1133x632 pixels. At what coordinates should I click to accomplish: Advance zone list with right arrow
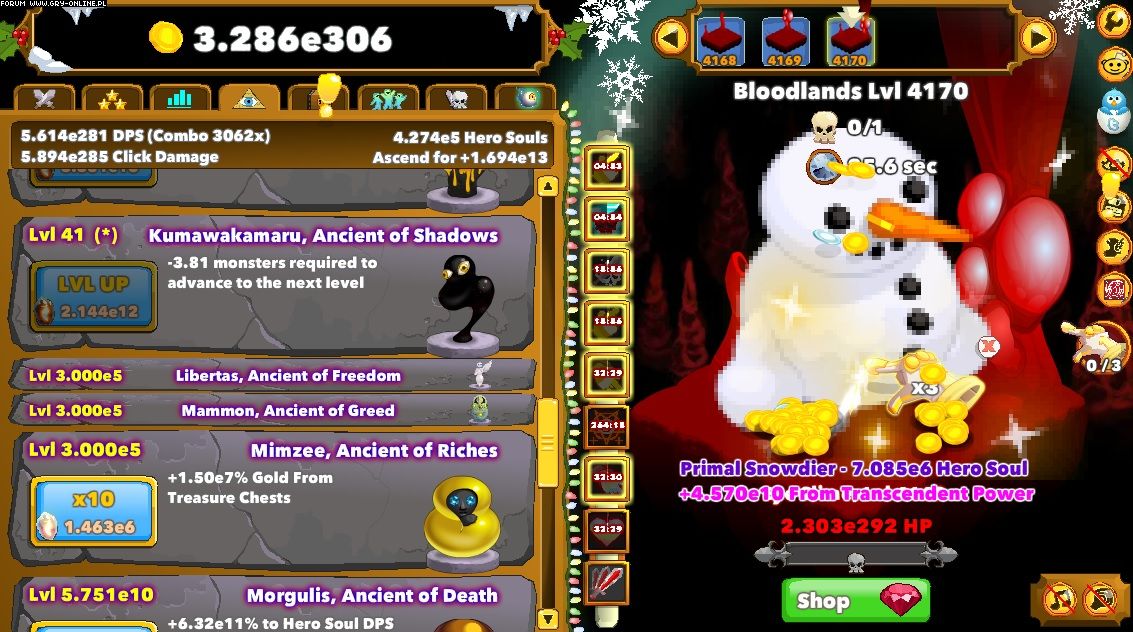pos(1038,39)
